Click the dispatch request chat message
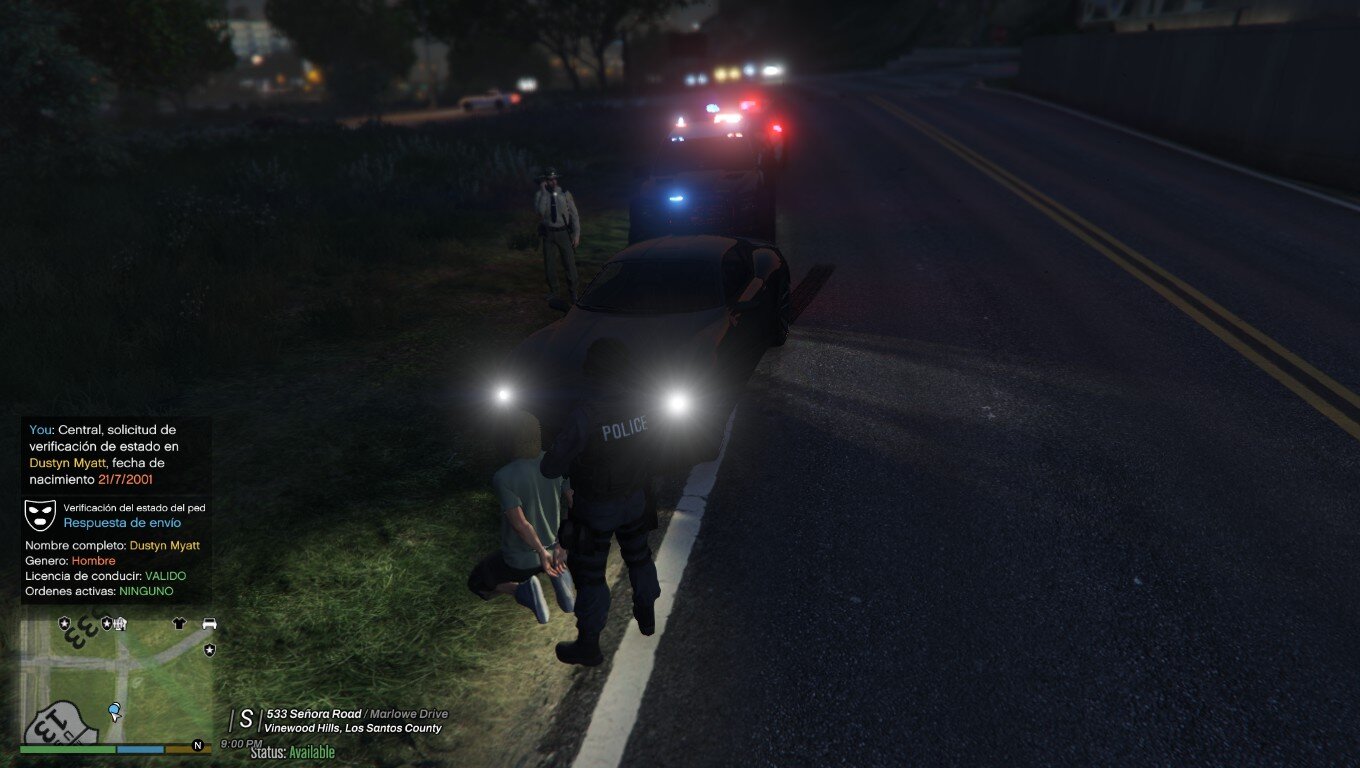 pyautogui.click(x=104, y=455)
